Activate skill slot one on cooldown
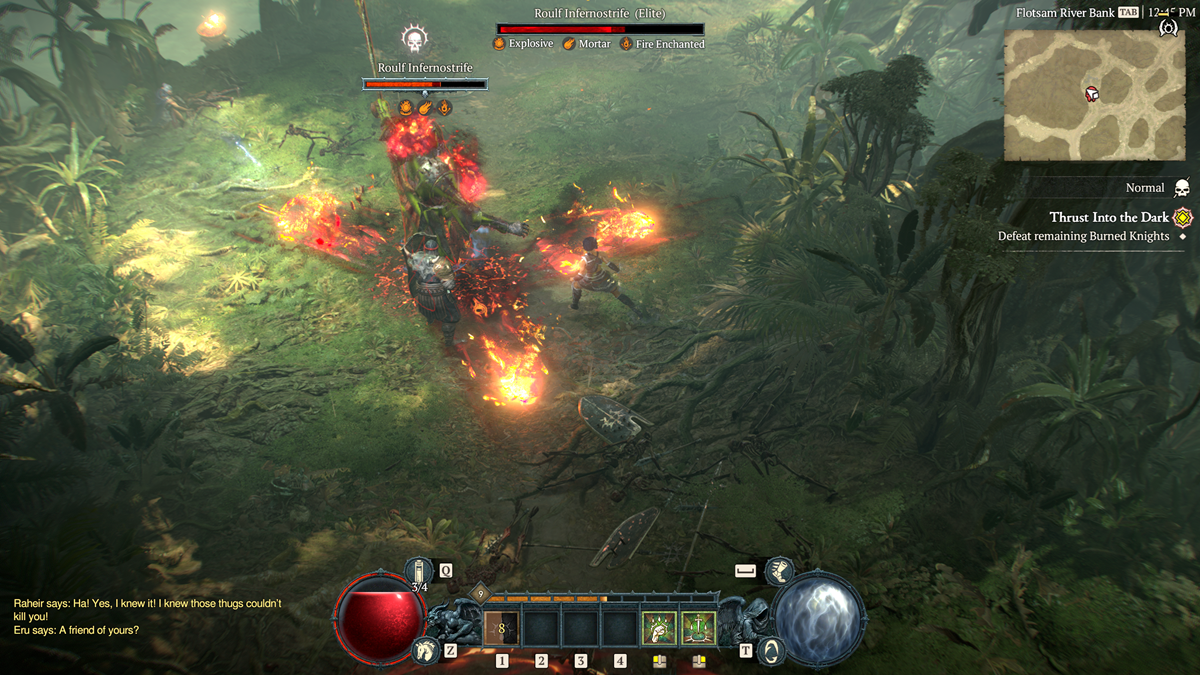 coord(501,628)
